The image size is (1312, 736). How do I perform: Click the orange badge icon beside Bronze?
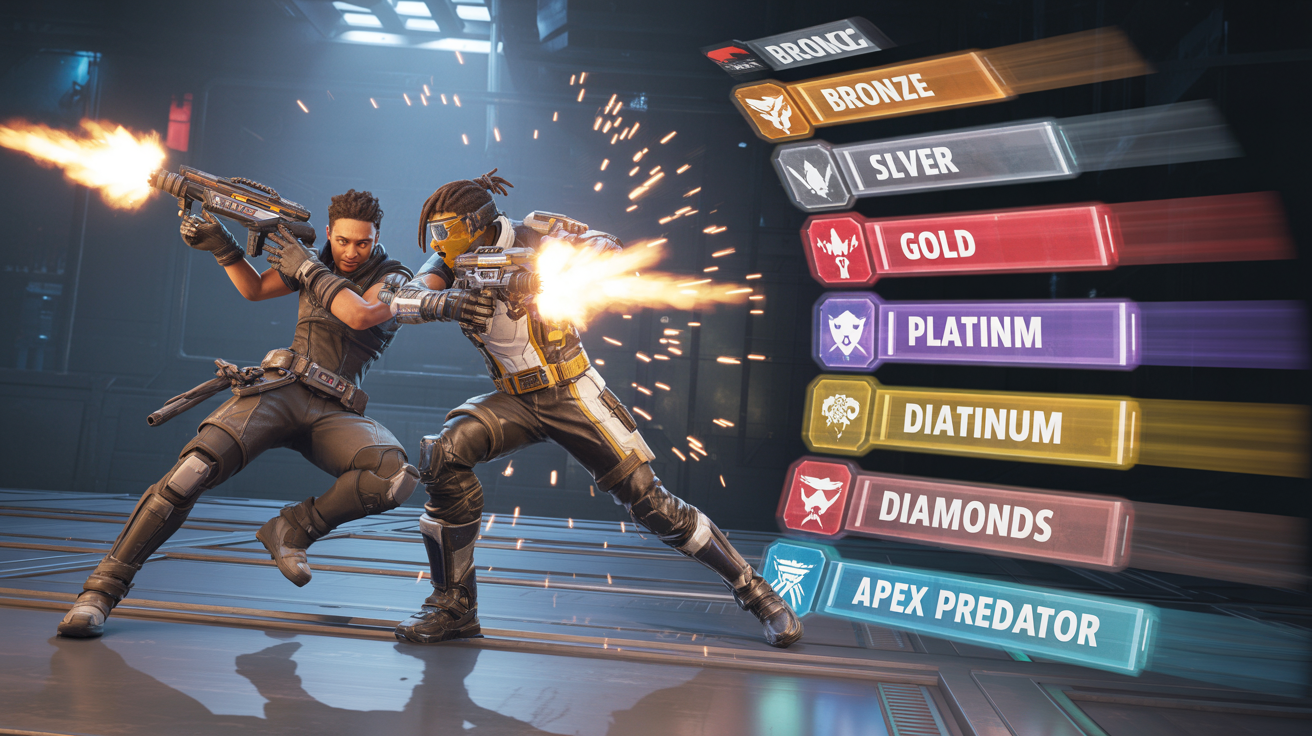click(764, 110)
